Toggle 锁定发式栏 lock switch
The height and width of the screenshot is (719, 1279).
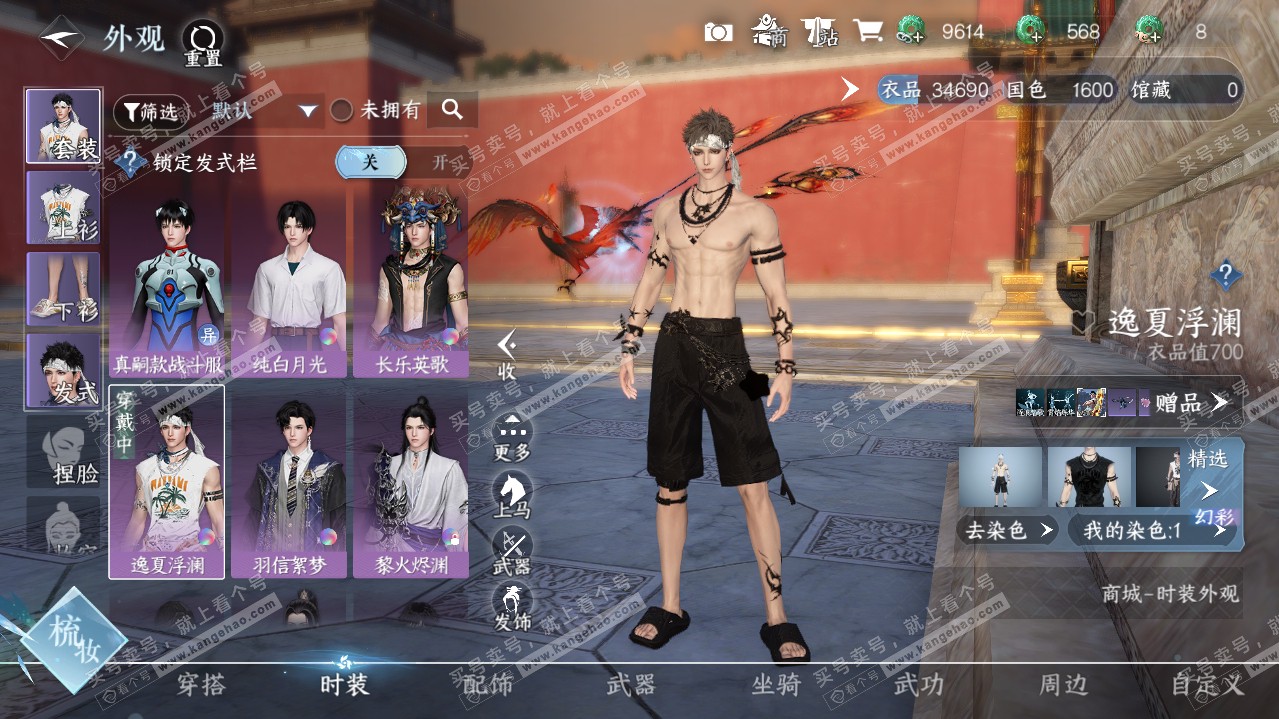click(x=400, y=162)
